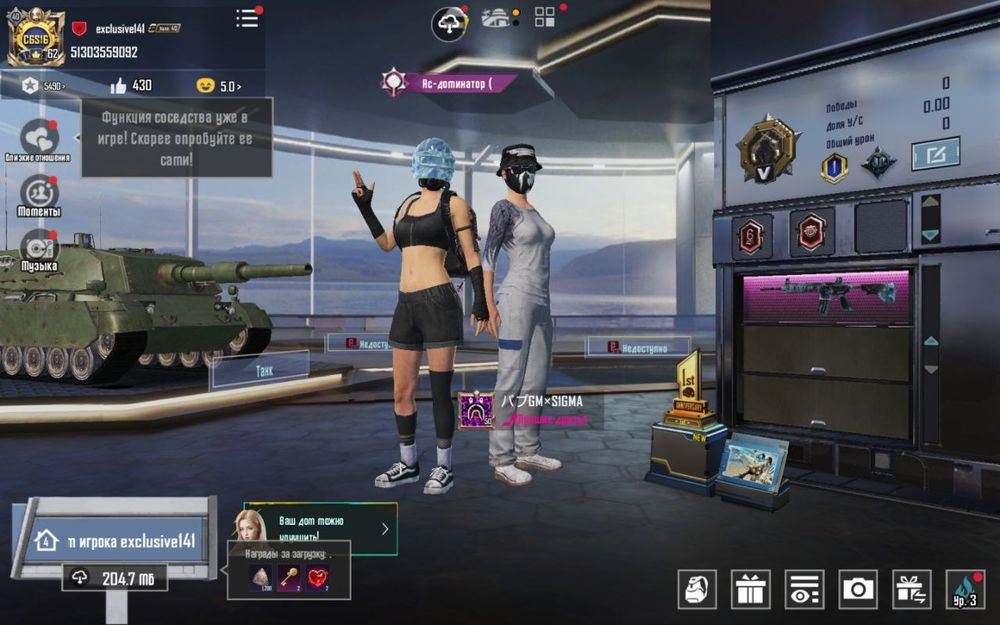Click the cloud download icon at the top
This screenshot has width=1000, height=625.
tap(449, 22)
